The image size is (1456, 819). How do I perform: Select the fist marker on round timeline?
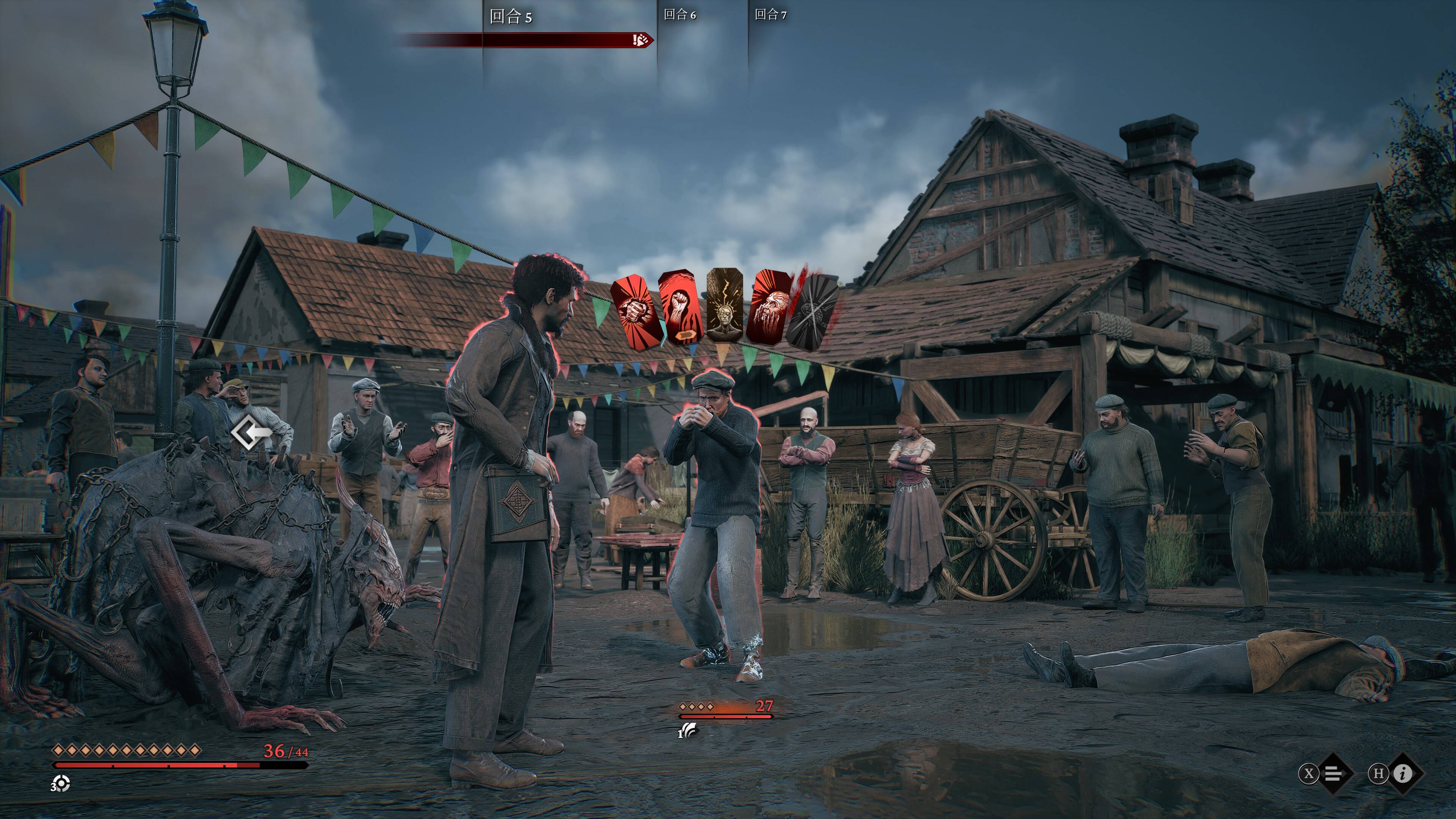pyautogui.click(x=640, y=39)
